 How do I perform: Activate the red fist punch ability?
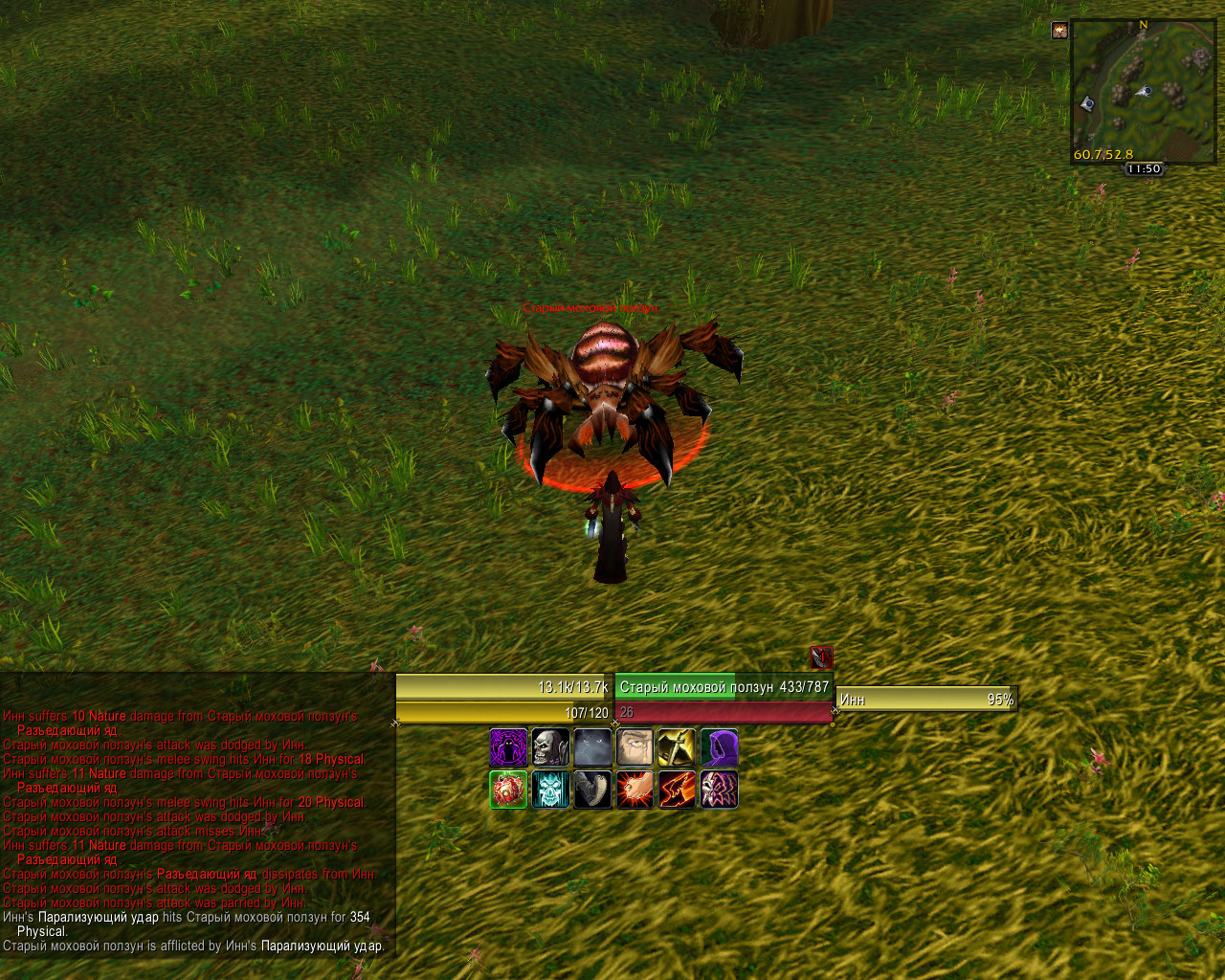click(635, 790)
